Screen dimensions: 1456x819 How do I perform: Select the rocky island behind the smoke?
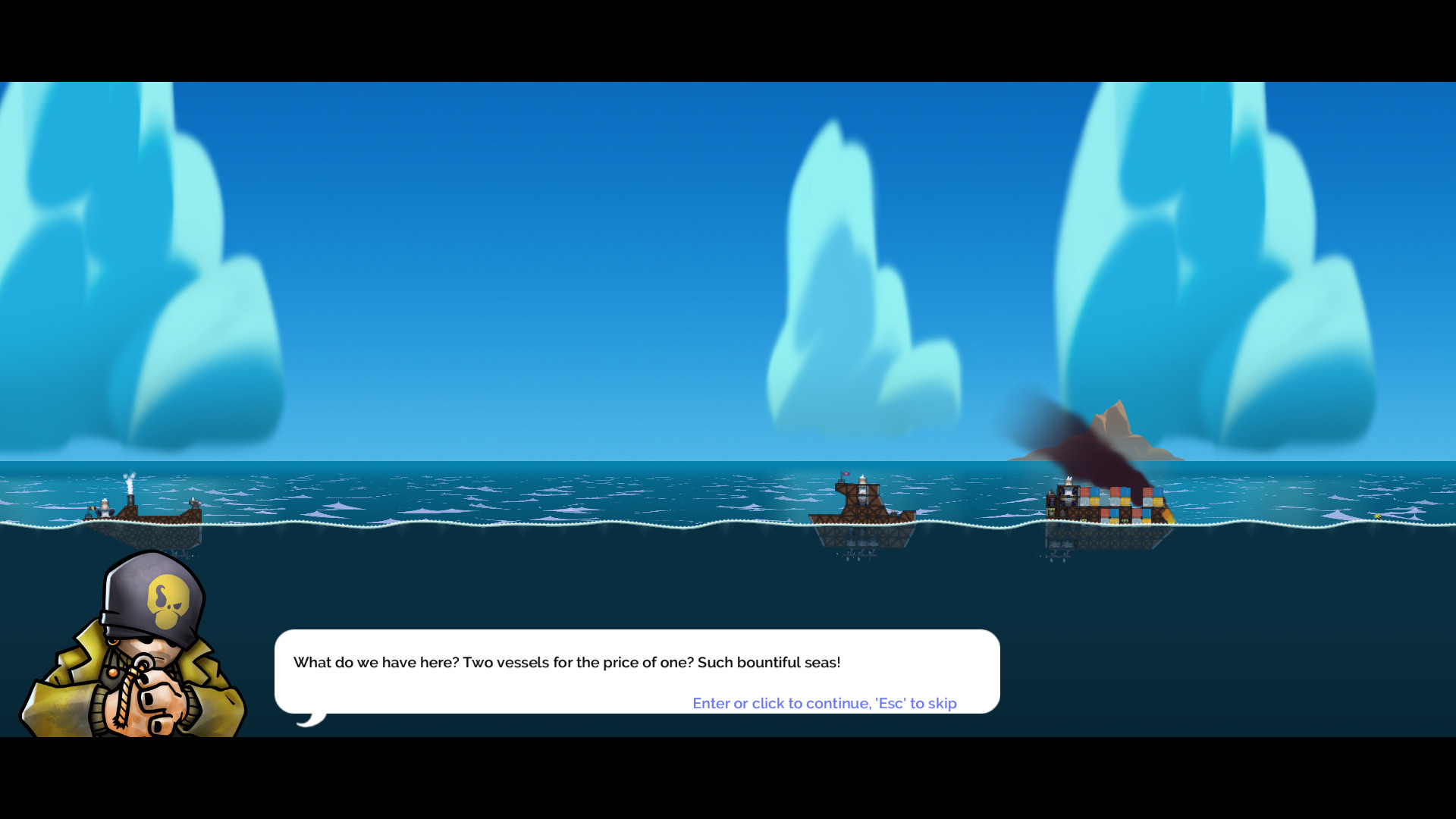[x=1120, y=418]
